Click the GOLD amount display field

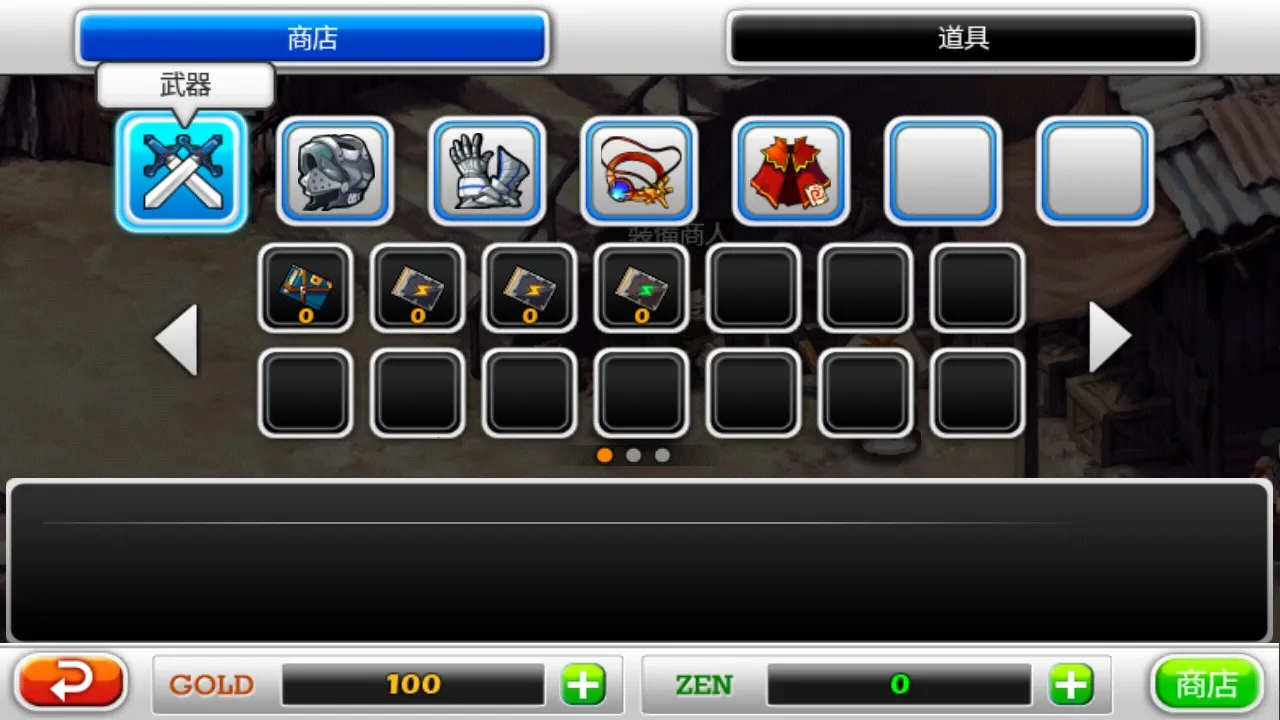tap(412, 684)
